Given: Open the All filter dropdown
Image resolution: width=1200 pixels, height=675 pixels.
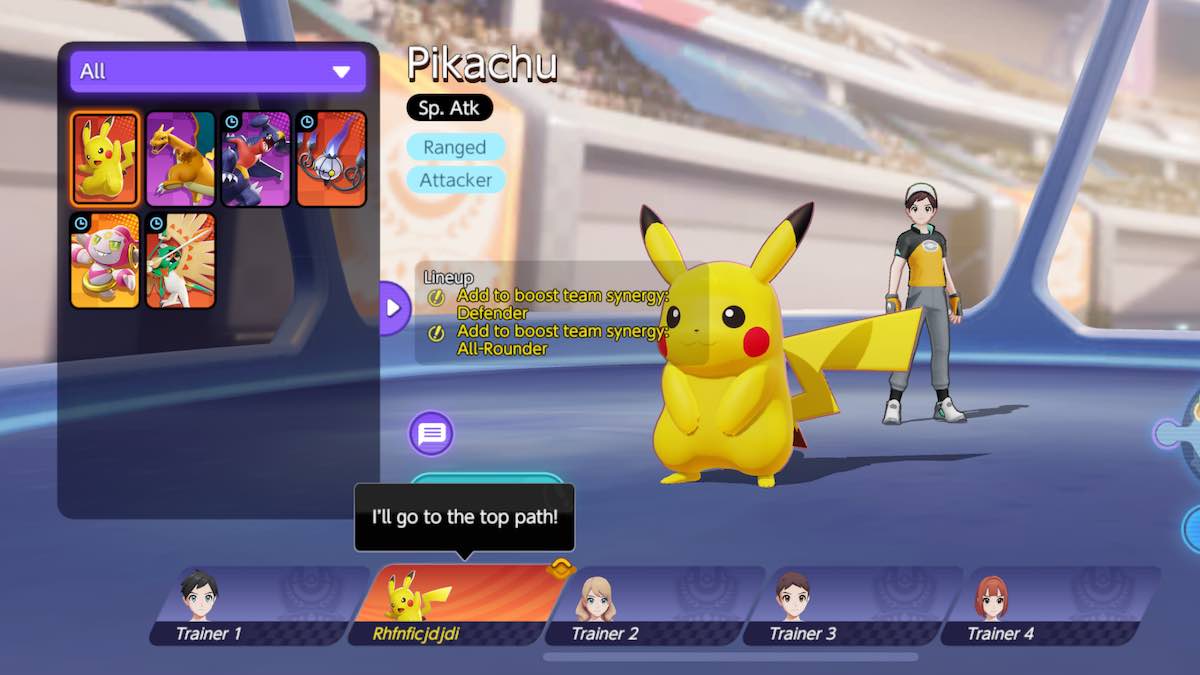Looking at the screenshot, I should (x=217, y=72).
